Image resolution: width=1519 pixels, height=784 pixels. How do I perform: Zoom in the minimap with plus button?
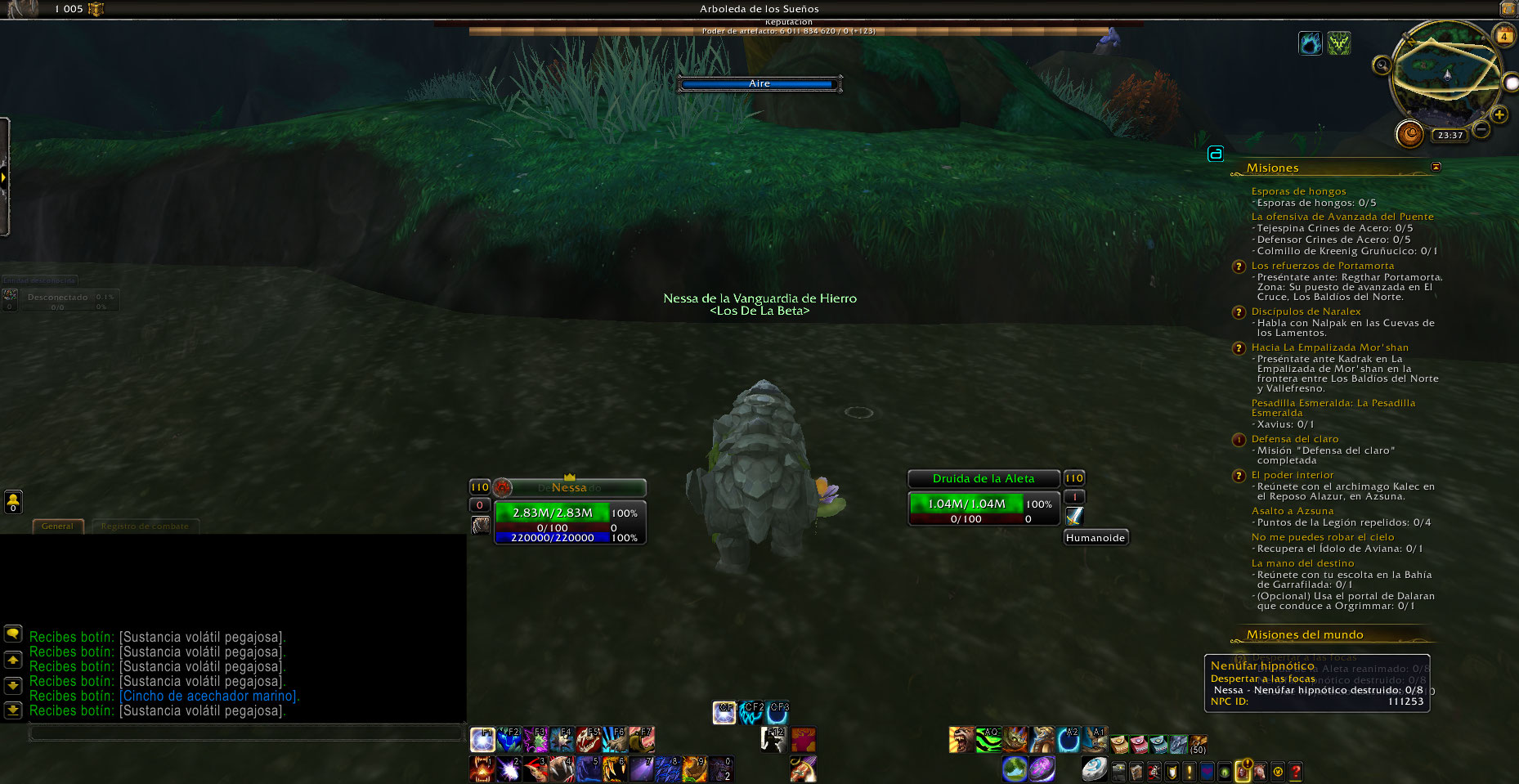[1499, 115]
